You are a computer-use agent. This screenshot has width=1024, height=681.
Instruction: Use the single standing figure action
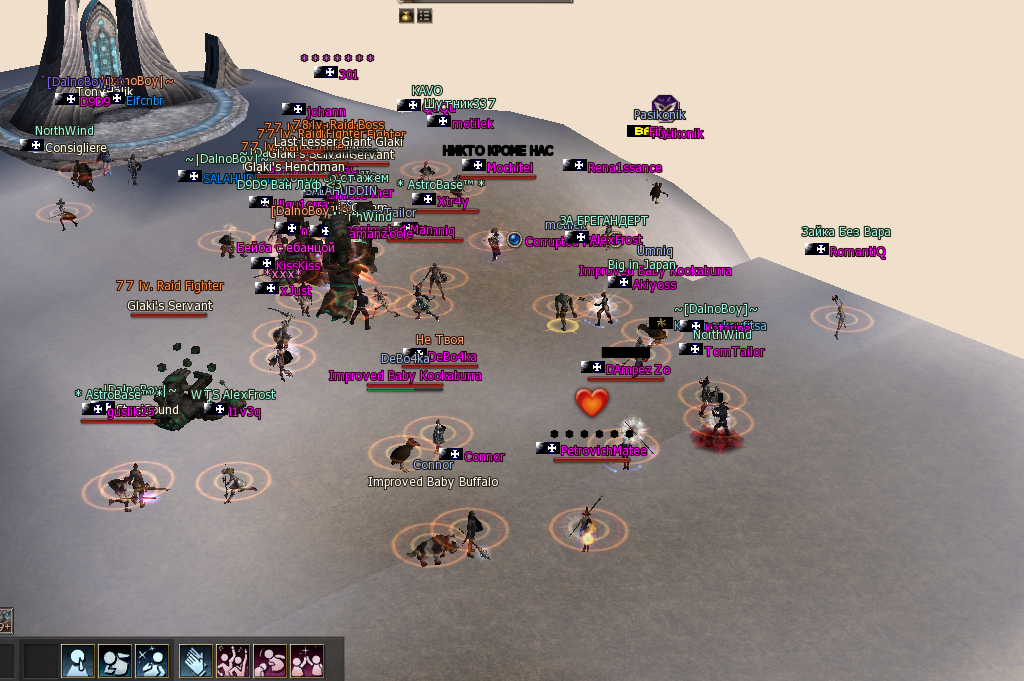click(x=78, y=660)
